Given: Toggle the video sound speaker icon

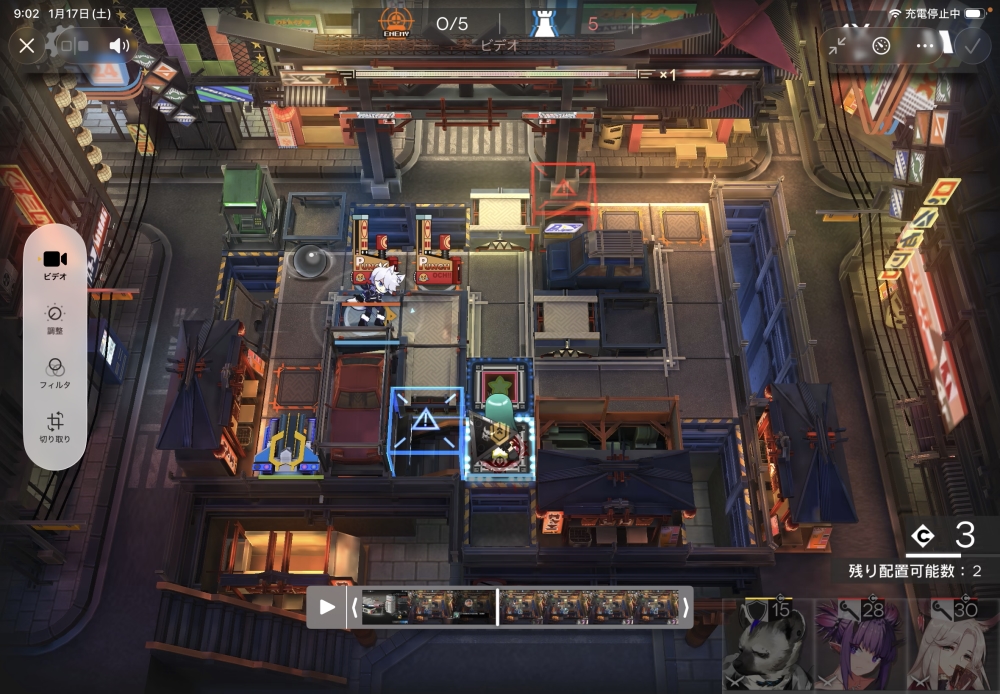Looking at the screenshot, I should (120, 45).
